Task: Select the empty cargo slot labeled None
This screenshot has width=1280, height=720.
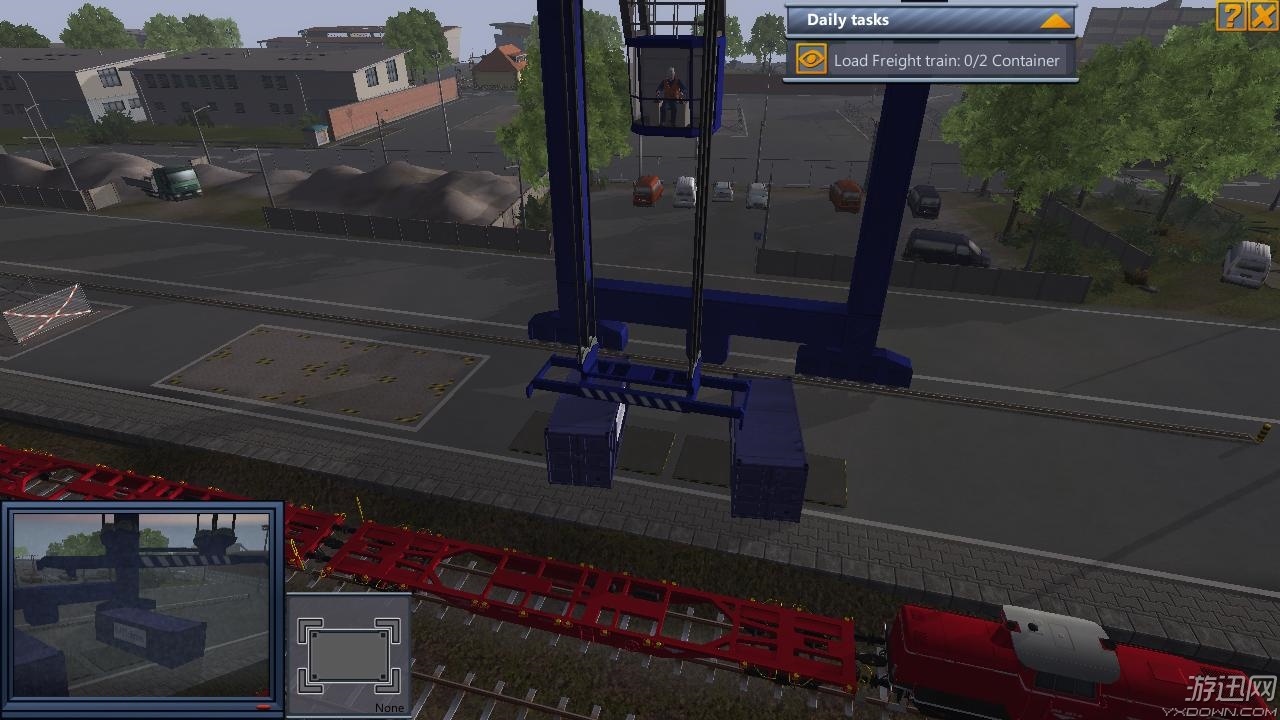Action: coord(349,655)
